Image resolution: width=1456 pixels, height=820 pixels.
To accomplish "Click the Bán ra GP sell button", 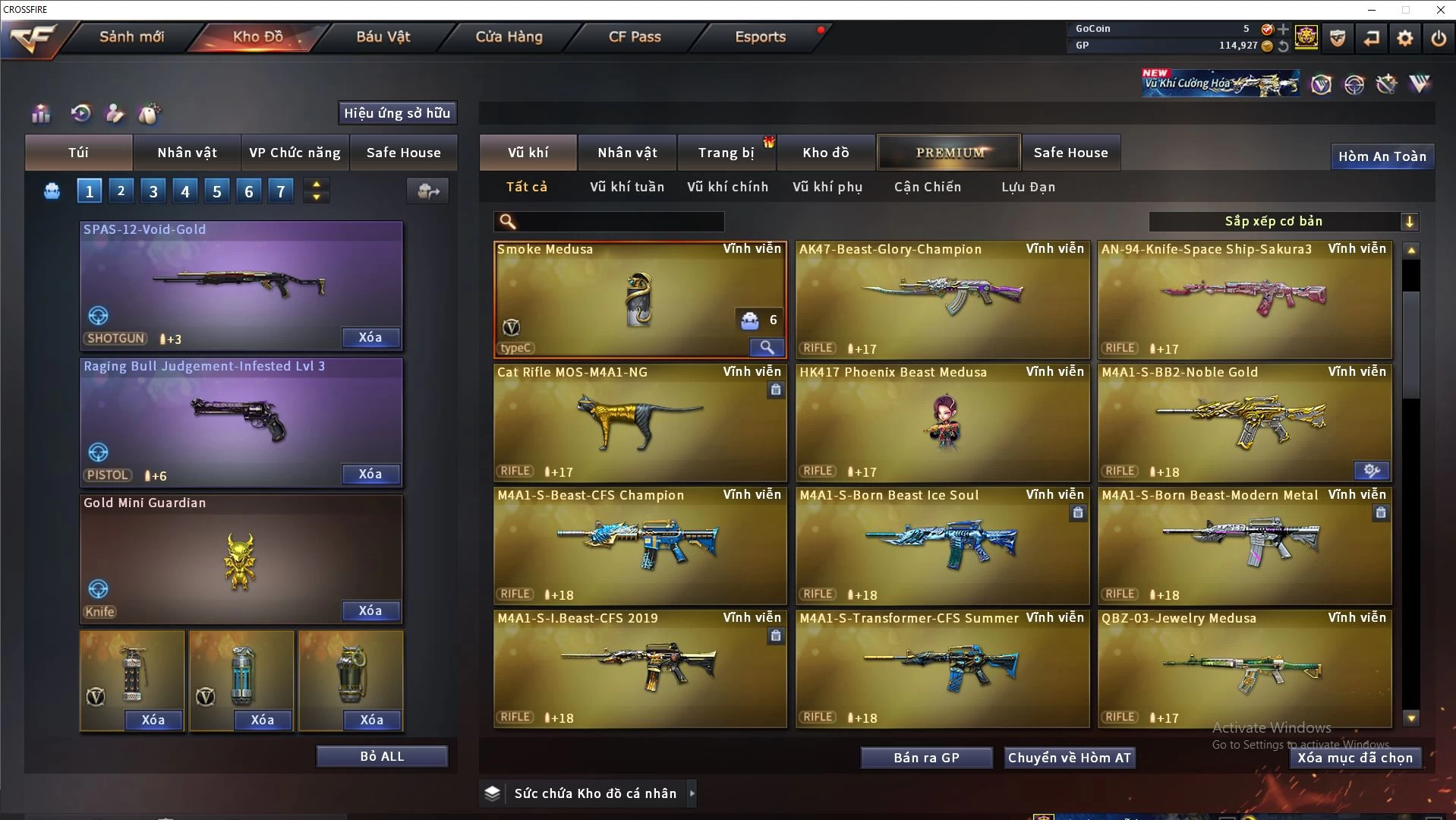I will tap(926, 758).
